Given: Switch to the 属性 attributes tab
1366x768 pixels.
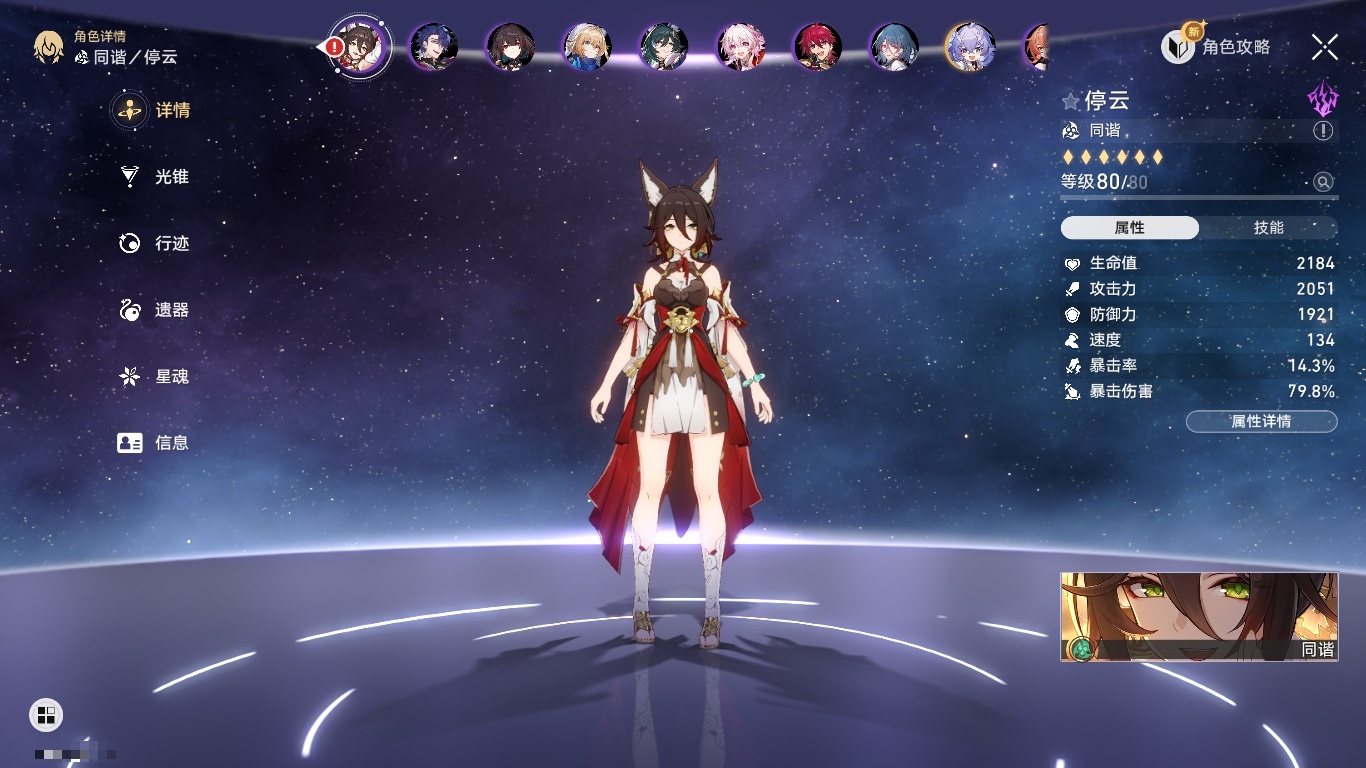Looking at the screenshot, I should pos(1130,228).
